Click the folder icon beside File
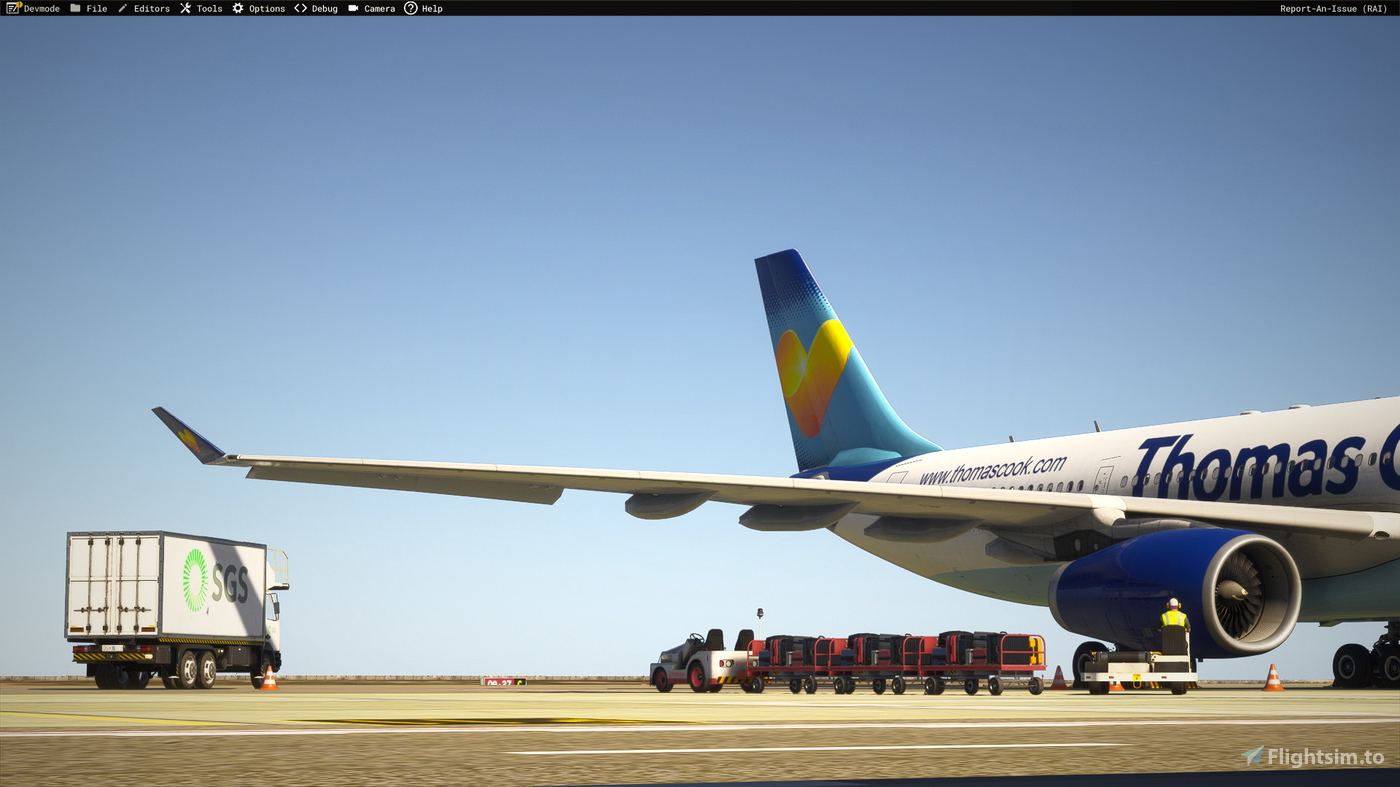This screenshot has width=1400, height=787. point(75,8)
